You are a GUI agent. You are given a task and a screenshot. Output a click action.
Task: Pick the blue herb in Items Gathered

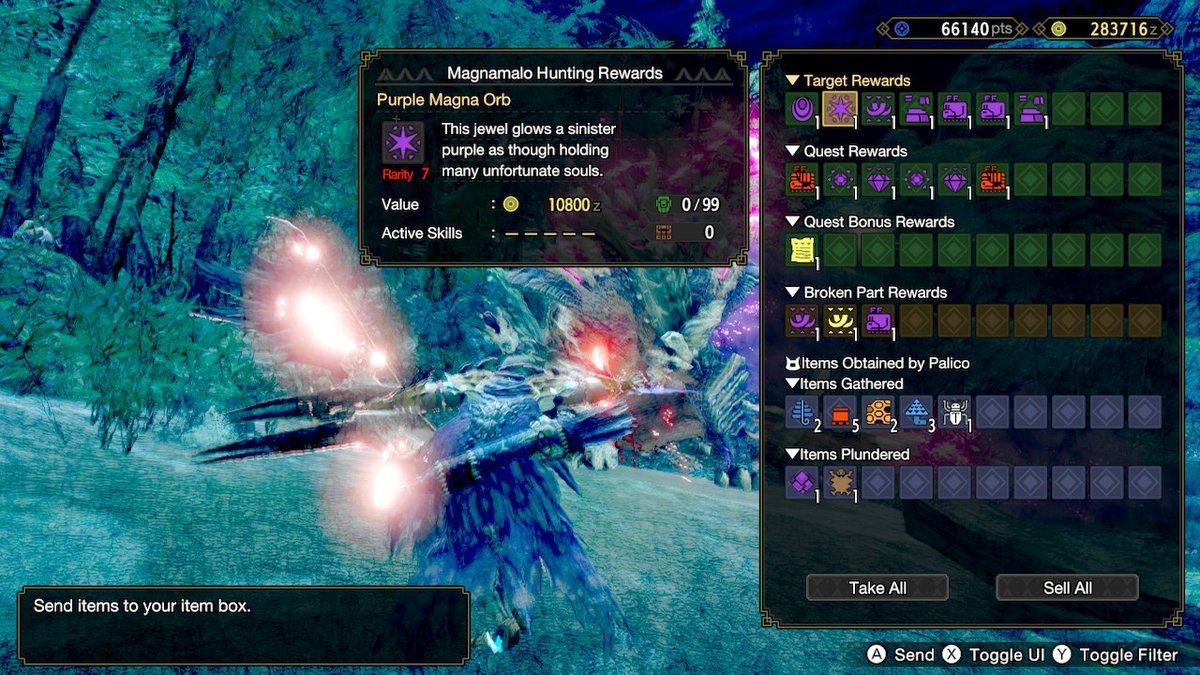[x=801, y=411]
